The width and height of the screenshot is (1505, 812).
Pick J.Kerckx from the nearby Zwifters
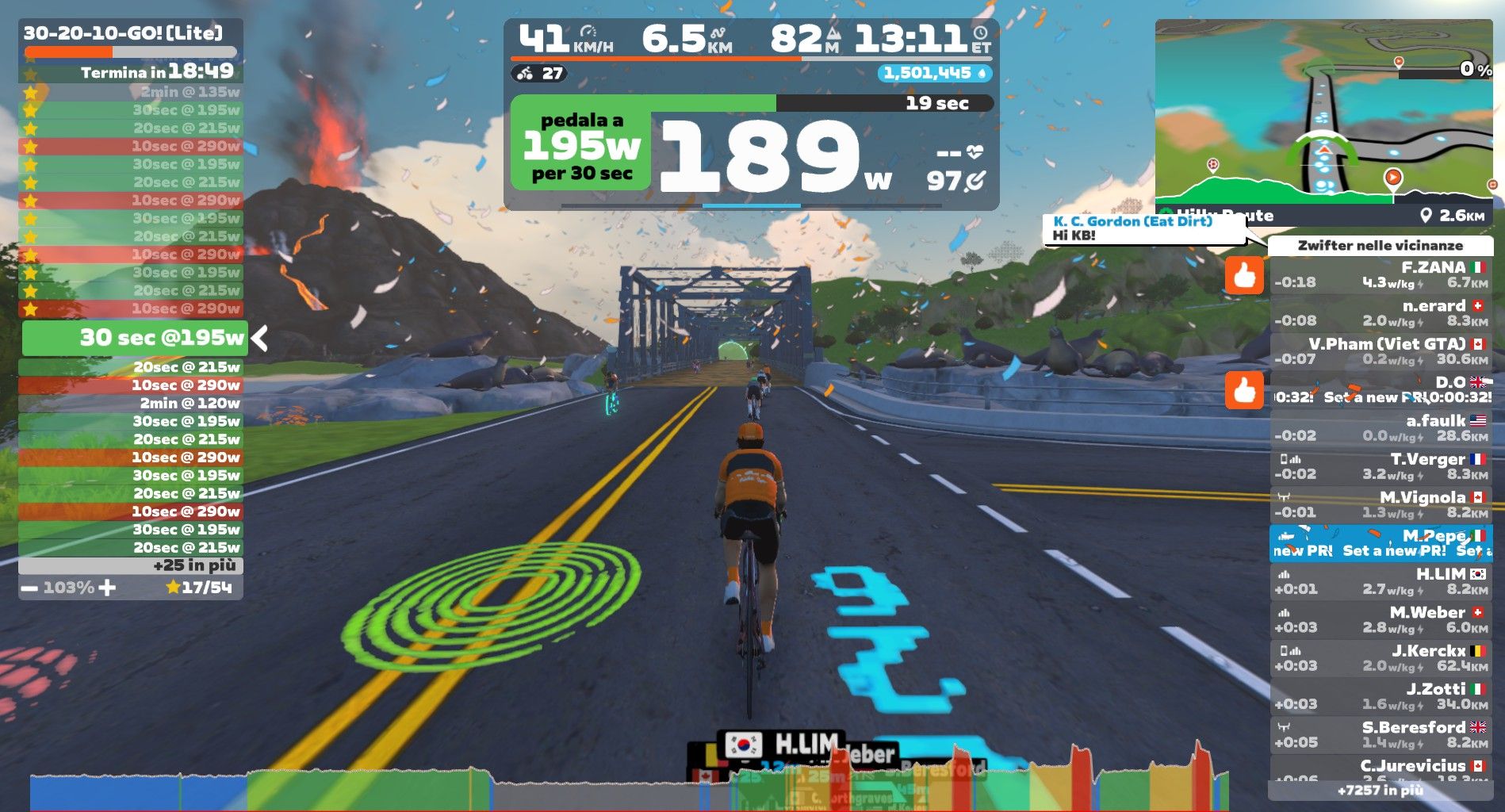pos(1380,658)
